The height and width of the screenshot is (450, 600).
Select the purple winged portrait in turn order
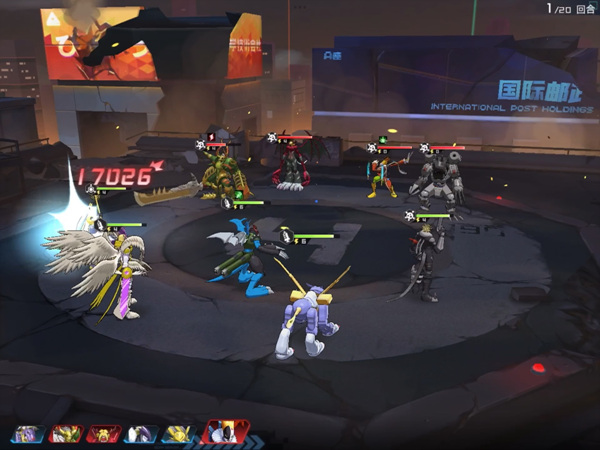pyautogui.click(x=27, y=434)
